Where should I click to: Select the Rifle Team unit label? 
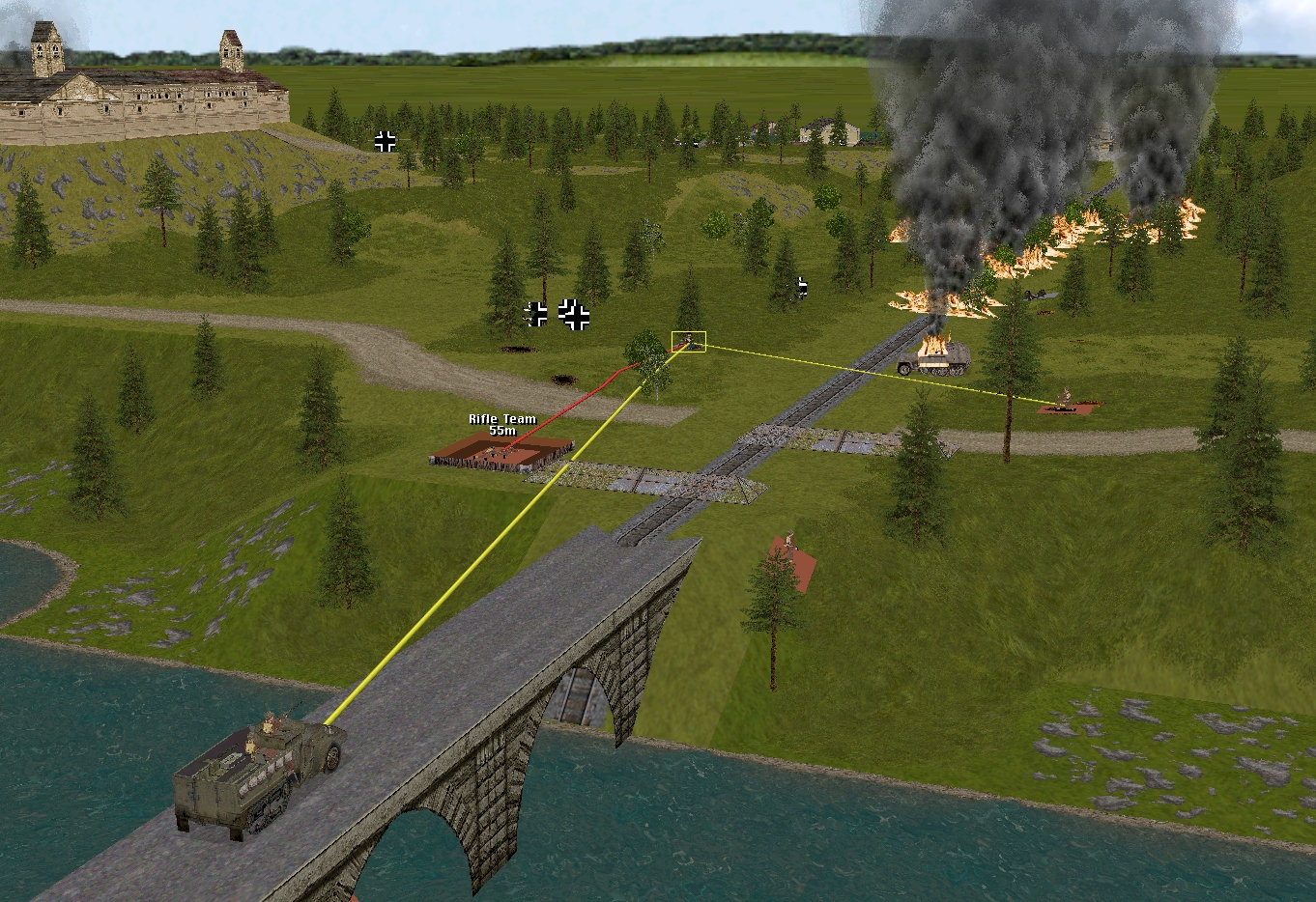[x=502, y=424]
